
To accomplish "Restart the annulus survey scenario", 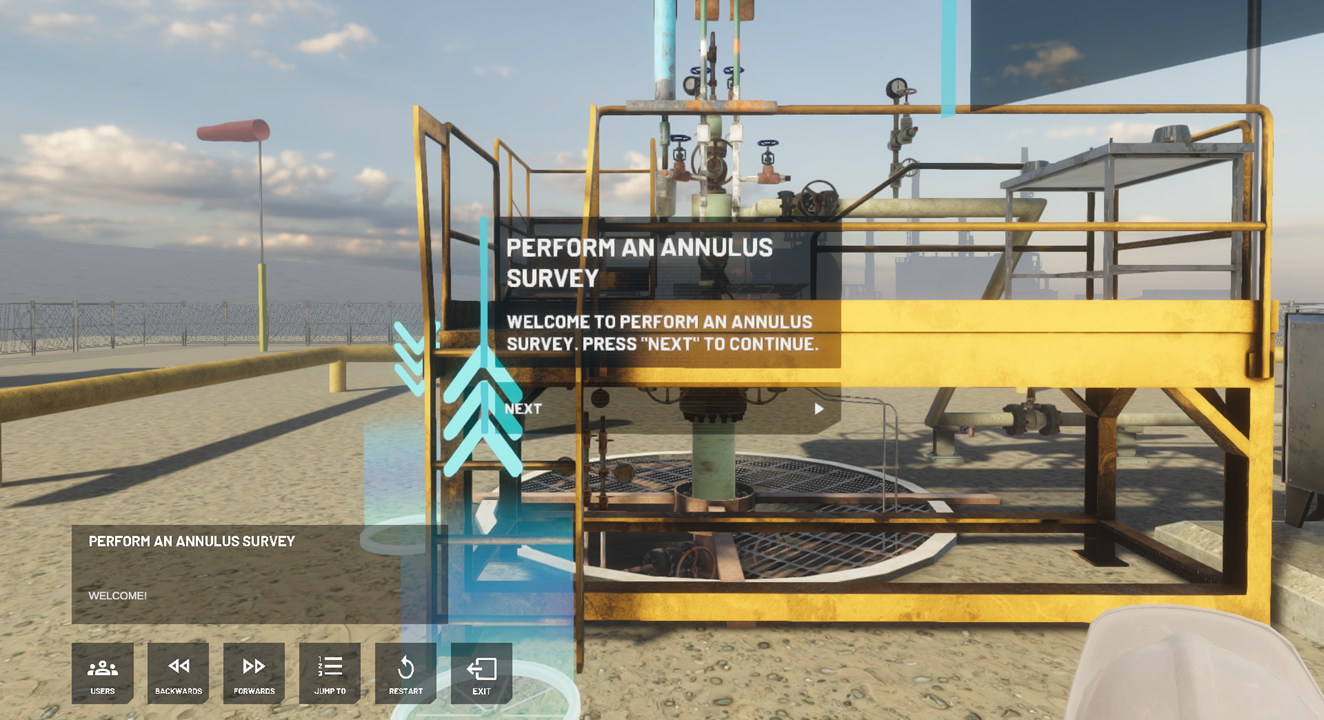I will tap(405, 673).
